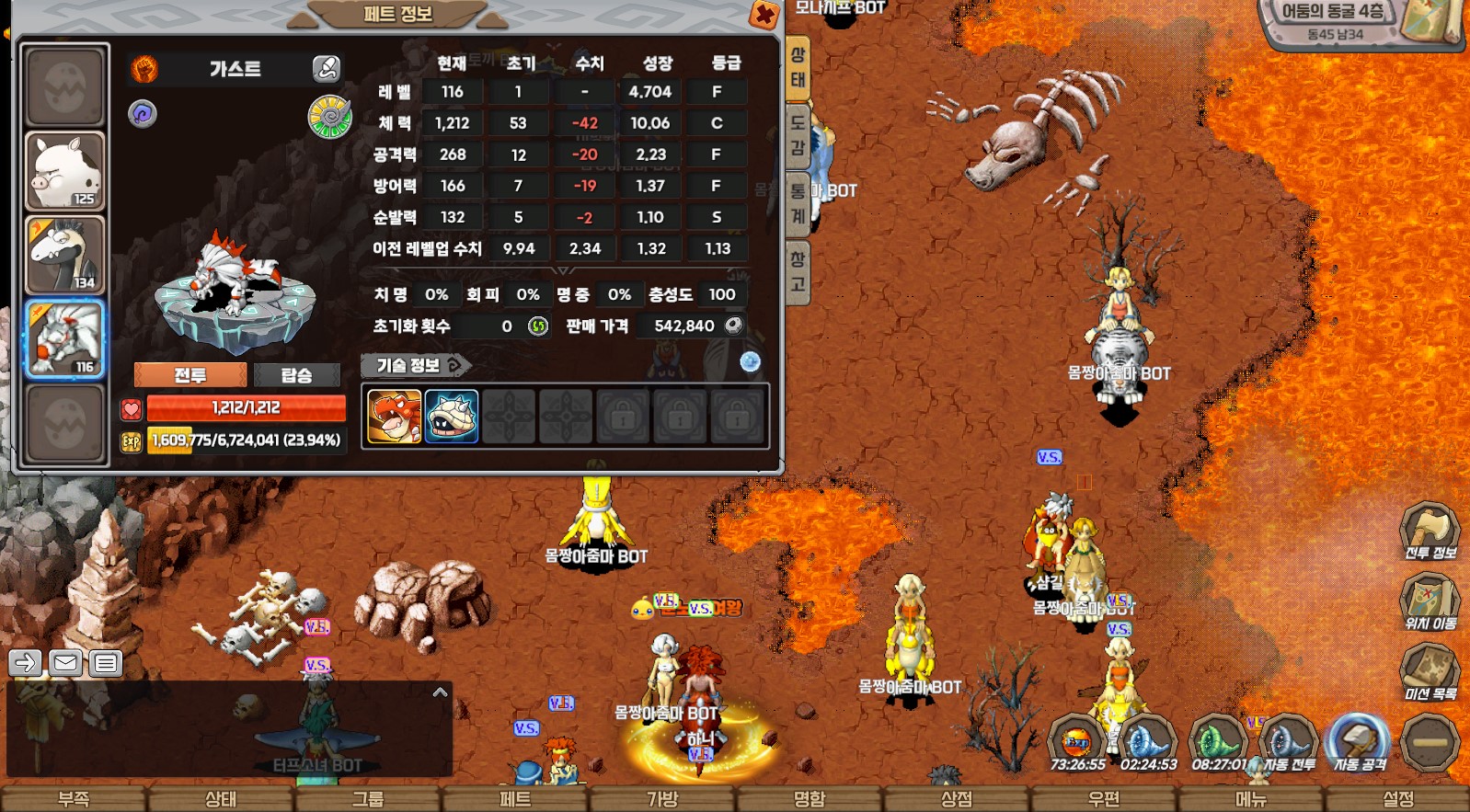
Task: Open the mail envelope icon
Action: tap(65, 662)
